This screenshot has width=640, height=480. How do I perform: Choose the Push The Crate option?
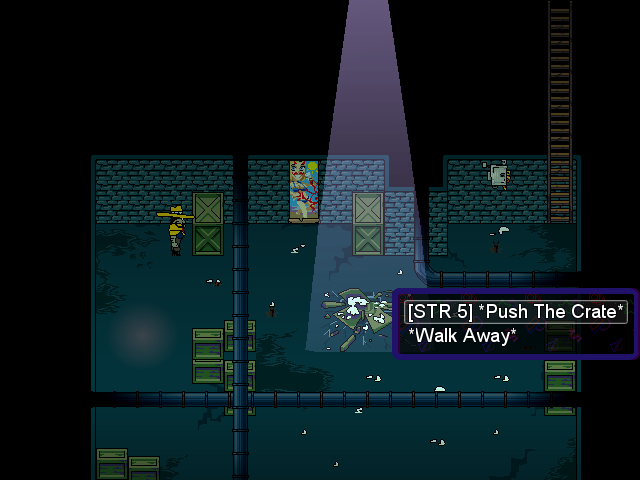pyautogui.click(x=515, y=311)
